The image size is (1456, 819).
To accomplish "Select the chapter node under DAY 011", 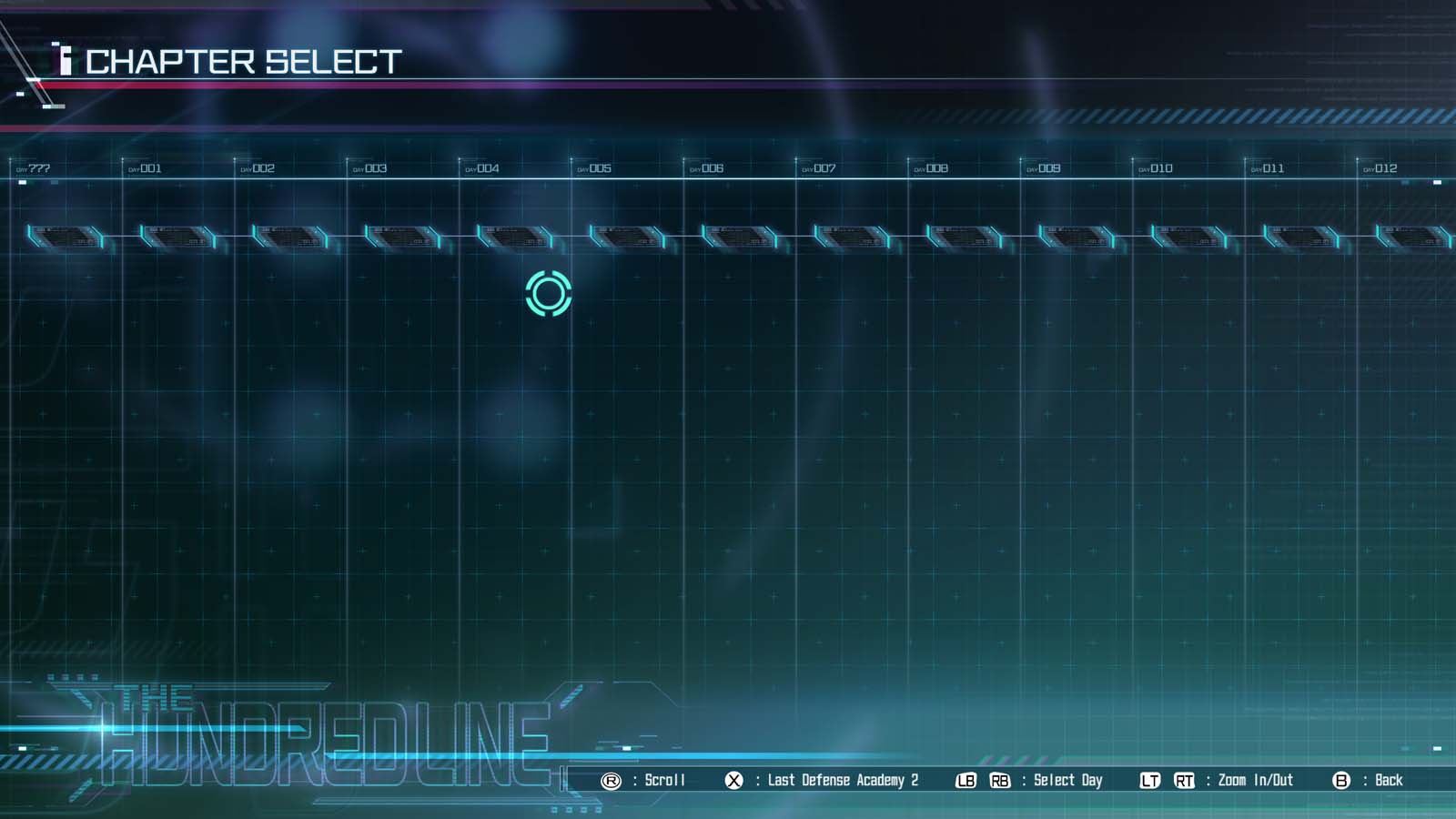I will point(1299,238).
